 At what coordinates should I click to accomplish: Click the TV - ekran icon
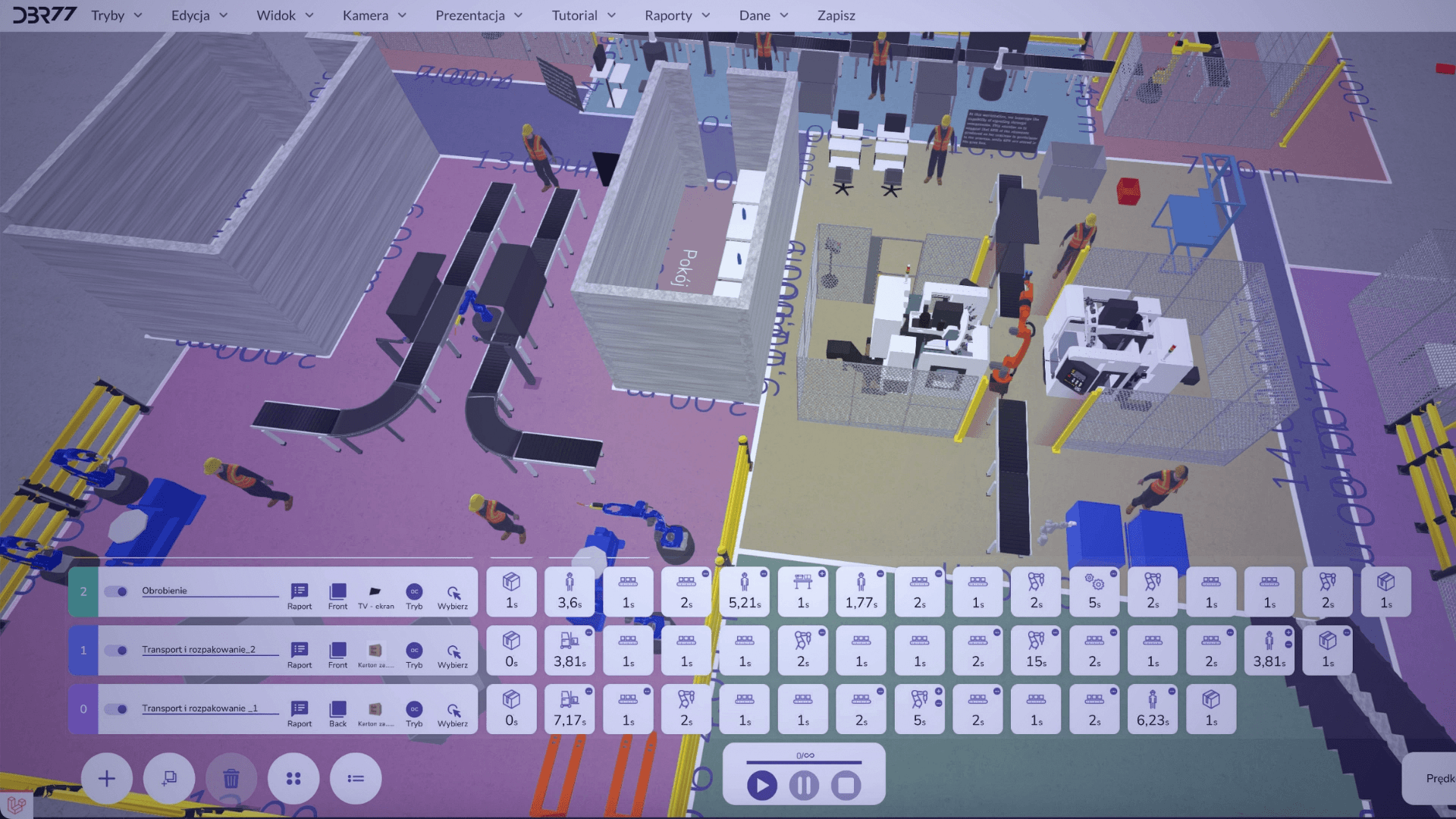pos(374,592)
